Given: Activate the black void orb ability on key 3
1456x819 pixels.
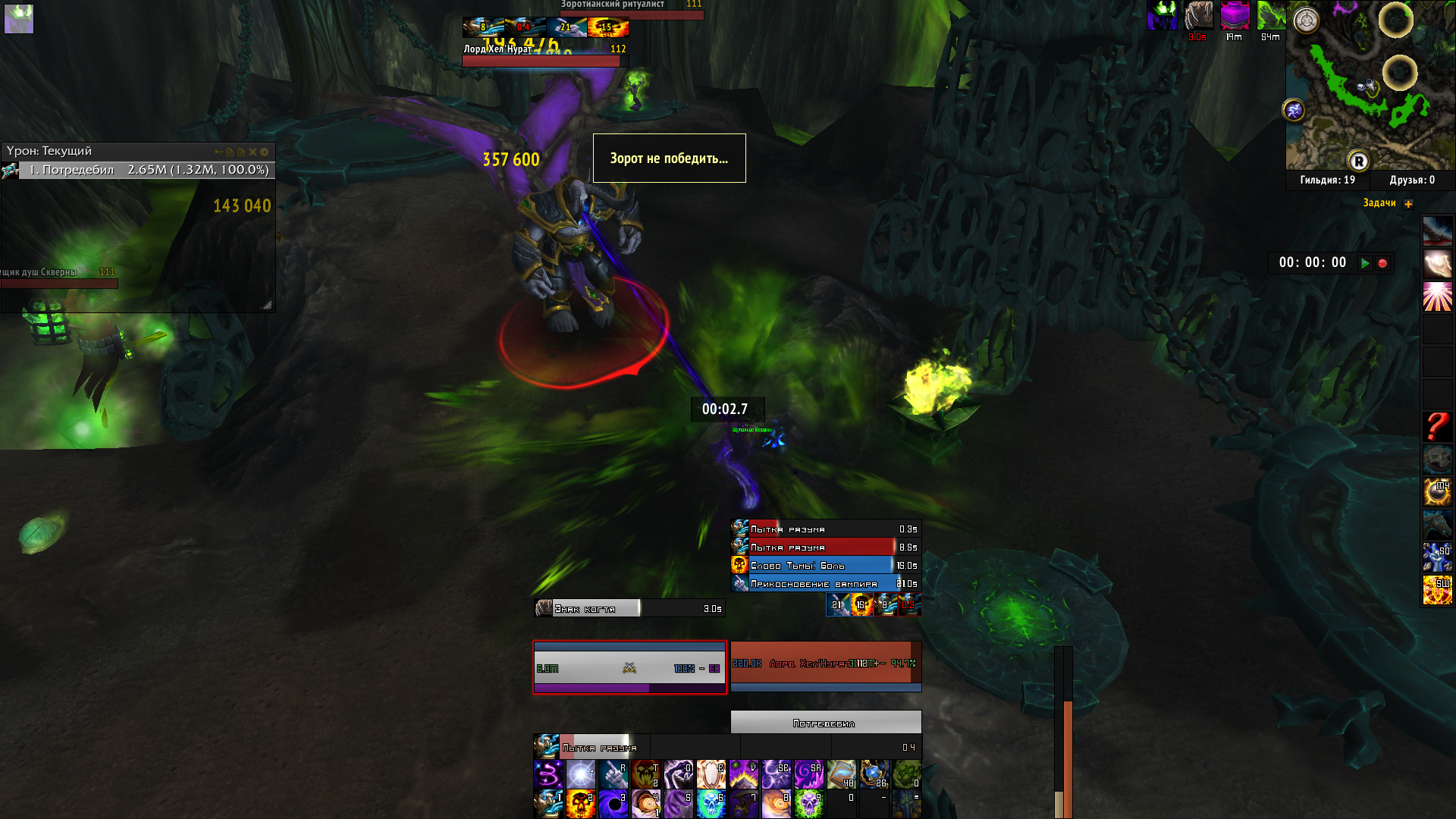Looking at the screenshot, I should tap(613, 804).
